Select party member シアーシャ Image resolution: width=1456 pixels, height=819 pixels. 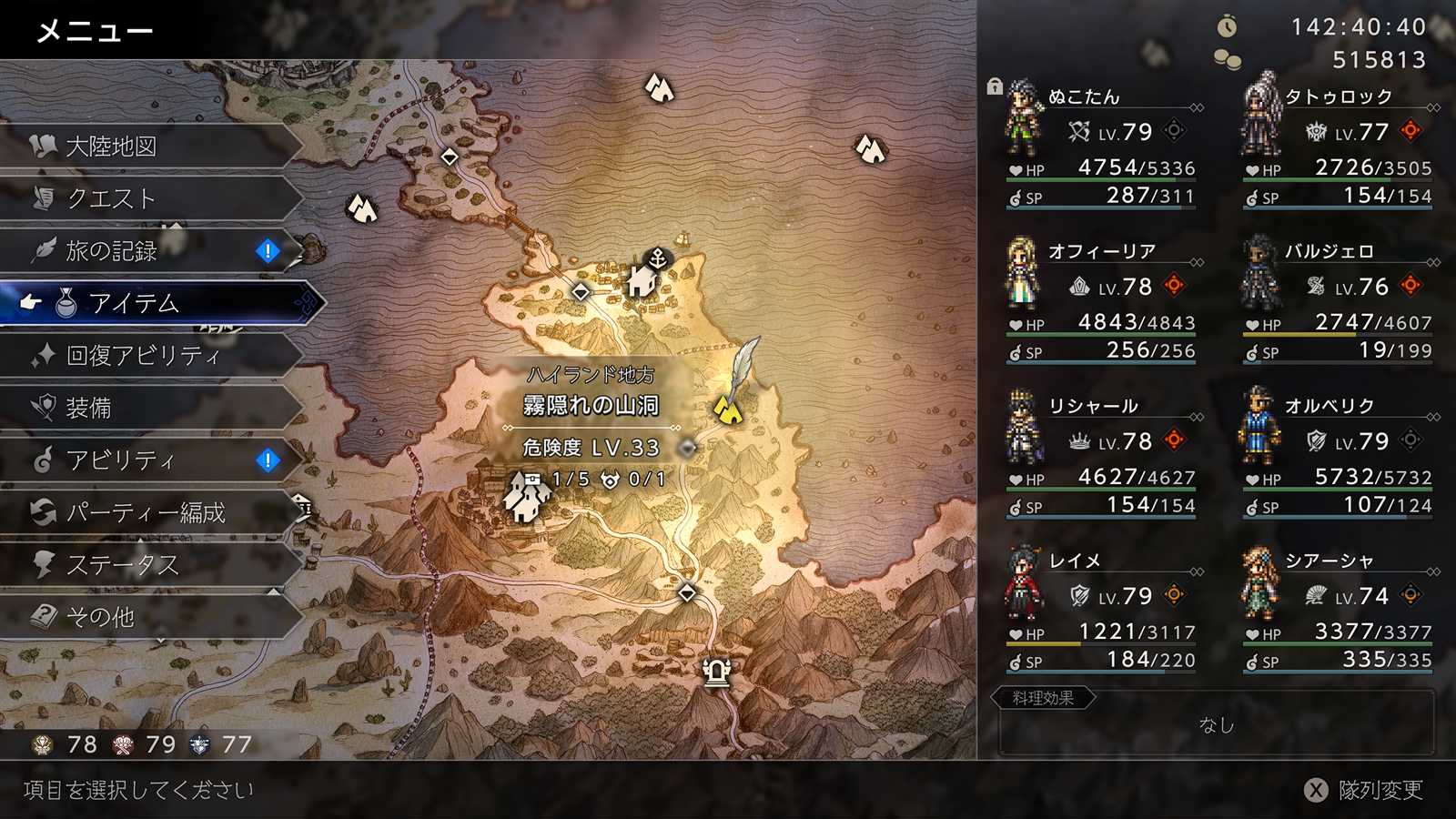(1338, 610)
